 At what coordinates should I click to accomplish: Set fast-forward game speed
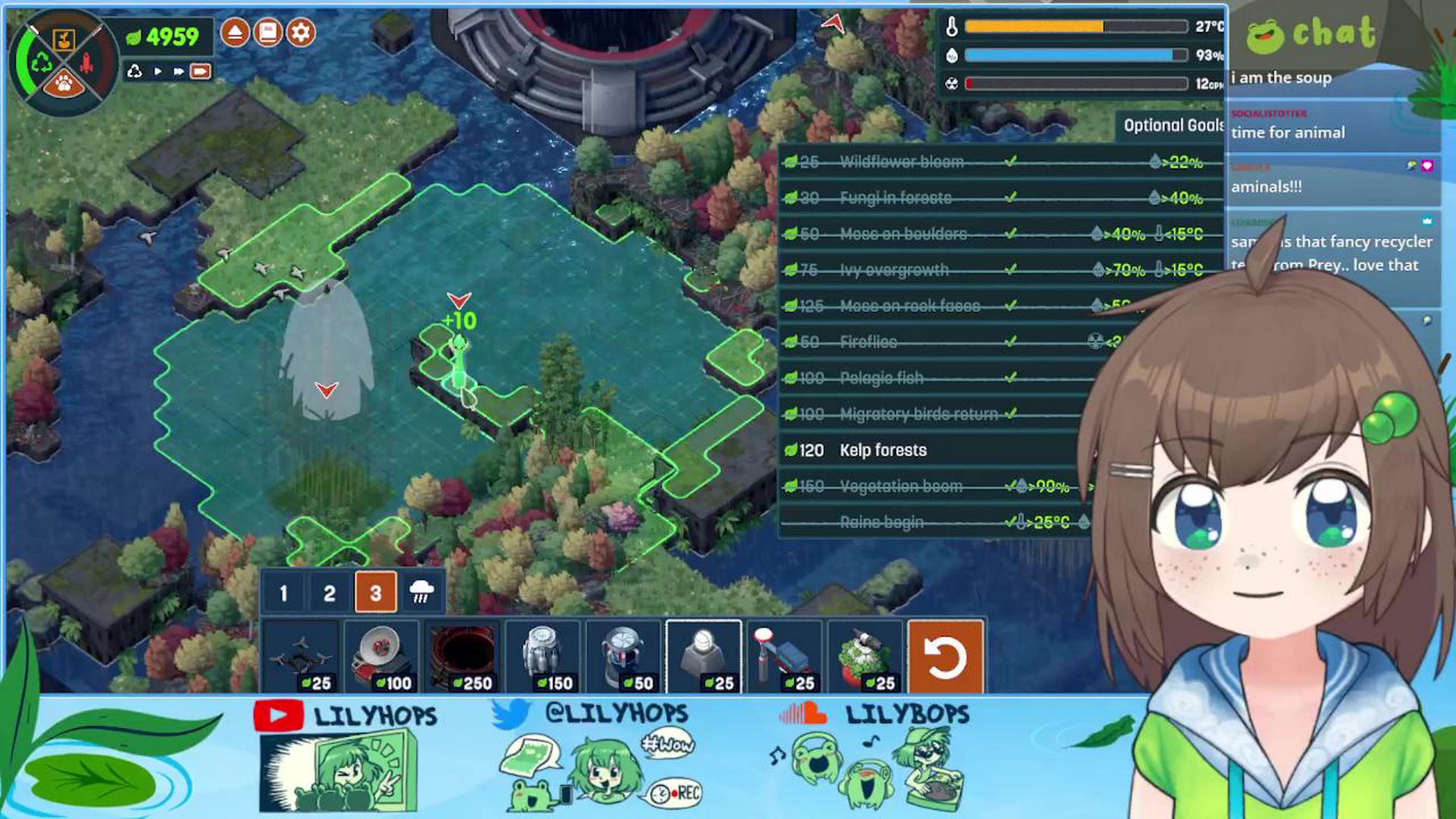[178, 71]
